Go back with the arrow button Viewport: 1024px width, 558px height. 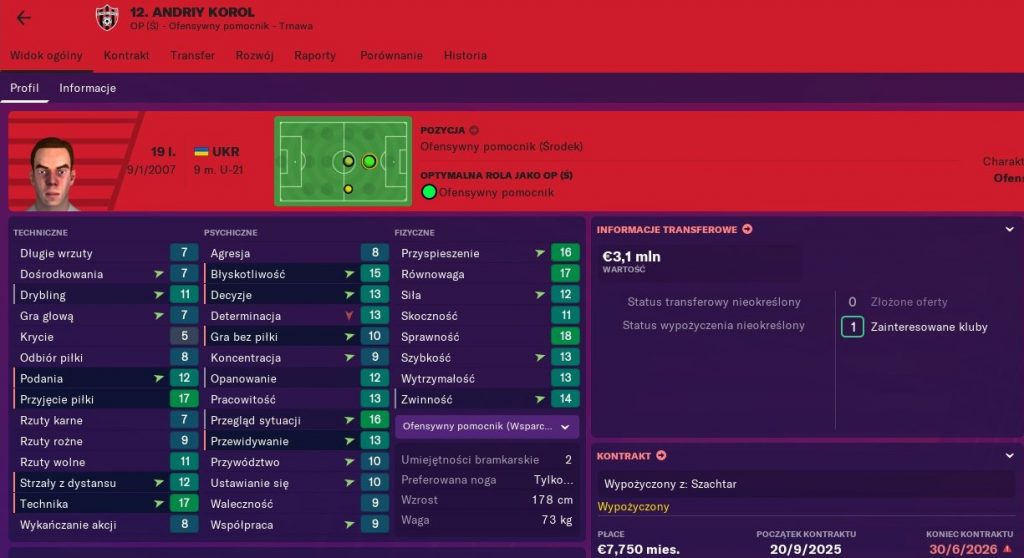click(x=24, y=18)
